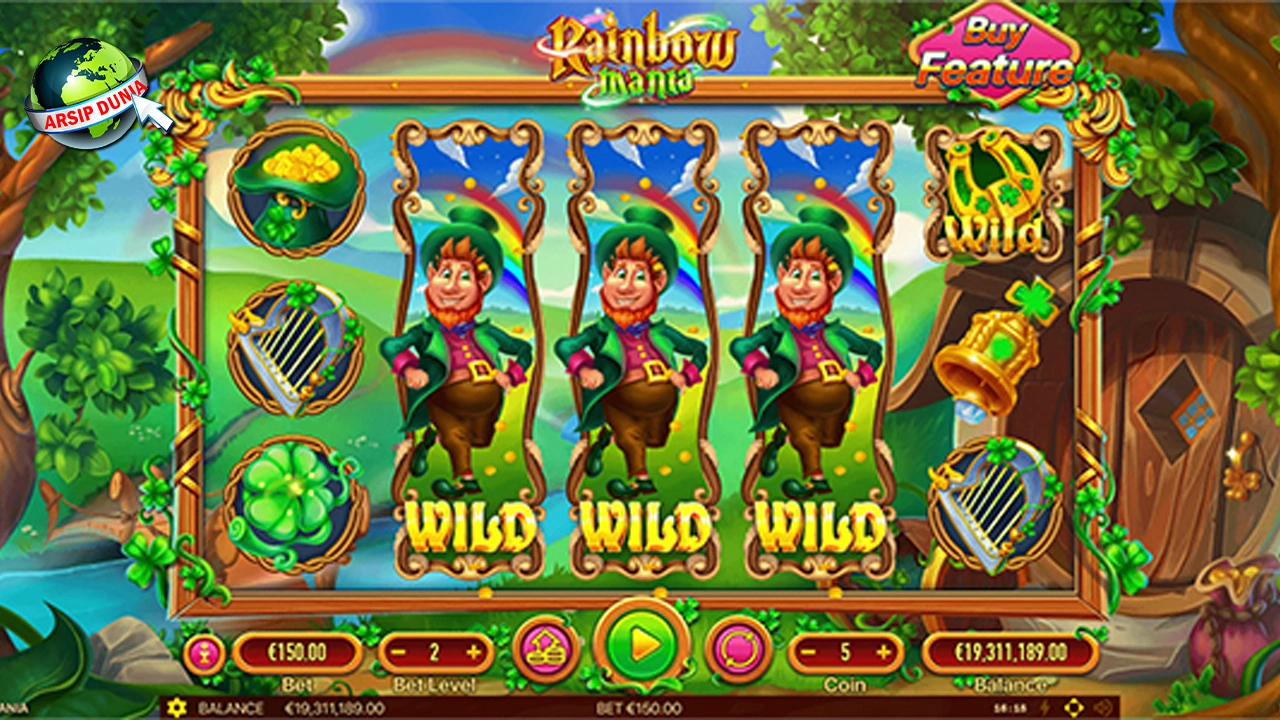Enable turbo mode via lightning icon
Viewport: 1280px width, 720px height.
coord(1045,706)
